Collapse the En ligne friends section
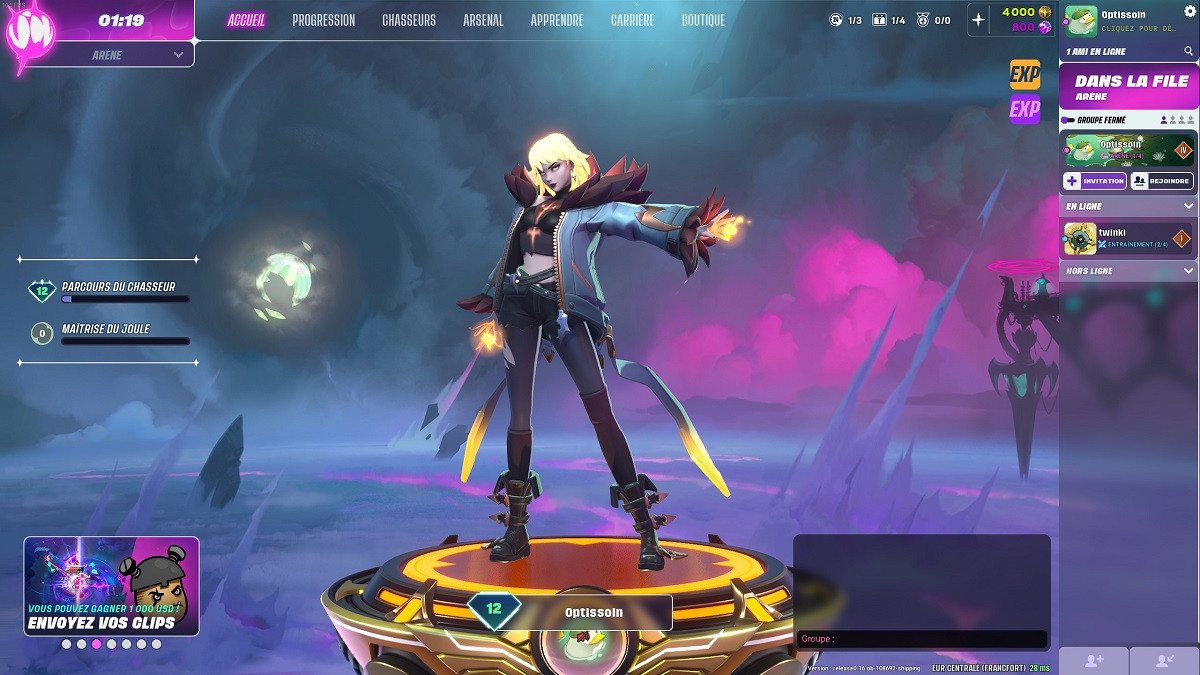1200x675 pixels. click(1188, 206)
